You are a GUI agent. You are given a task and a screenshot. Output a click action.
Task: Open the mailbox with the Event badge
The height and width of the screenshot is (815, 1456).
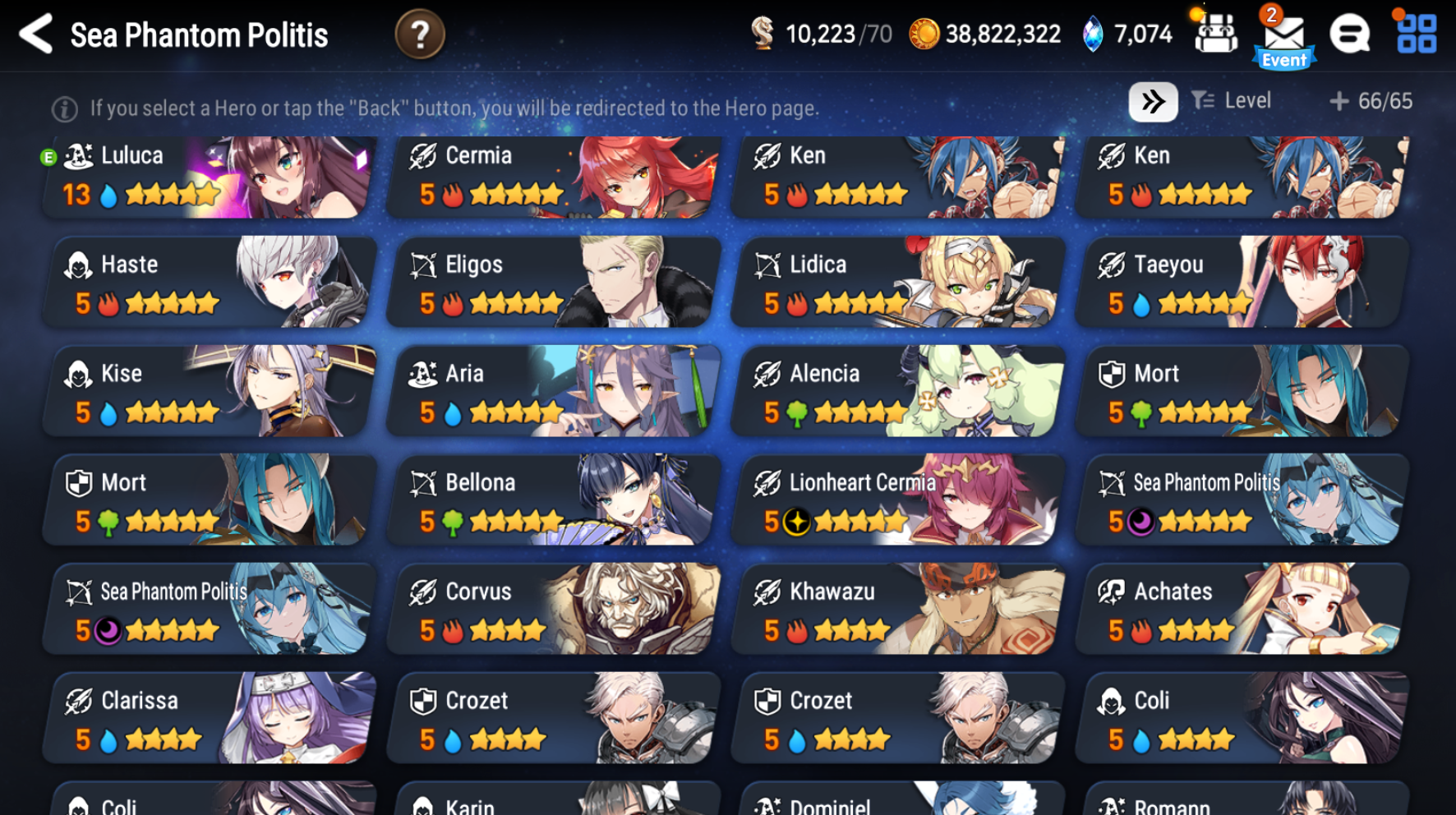(1283, 35)
